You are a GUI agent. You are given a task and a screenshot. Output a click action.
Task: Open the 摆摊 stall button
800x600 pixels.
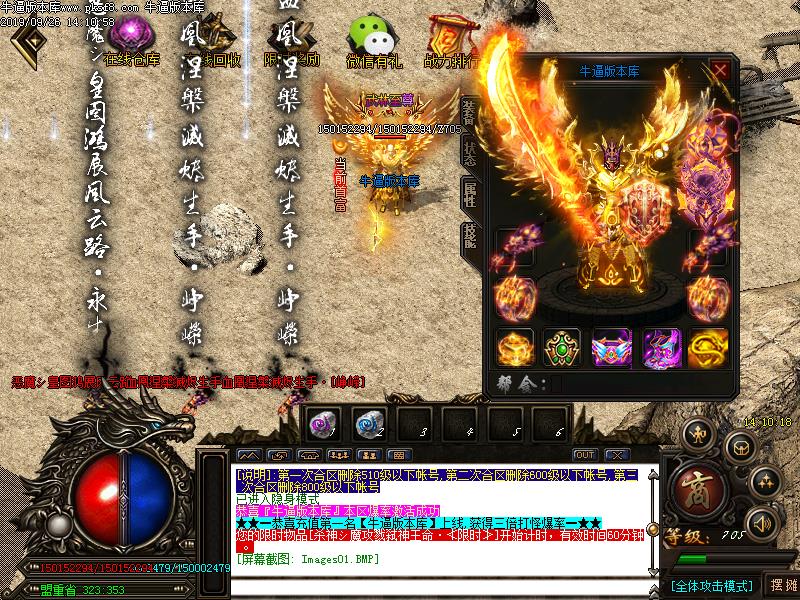[784, 585]
